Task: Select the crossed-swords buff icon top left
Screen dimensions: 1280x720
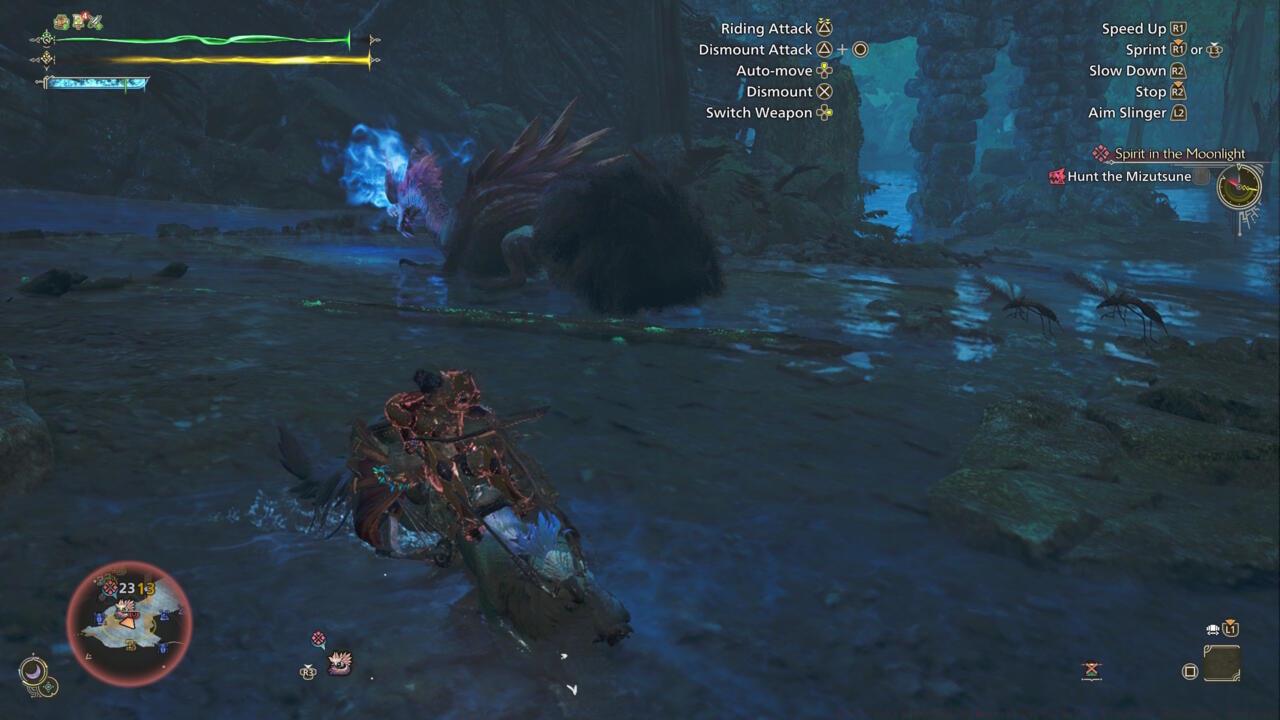Action: click(95, 21)
